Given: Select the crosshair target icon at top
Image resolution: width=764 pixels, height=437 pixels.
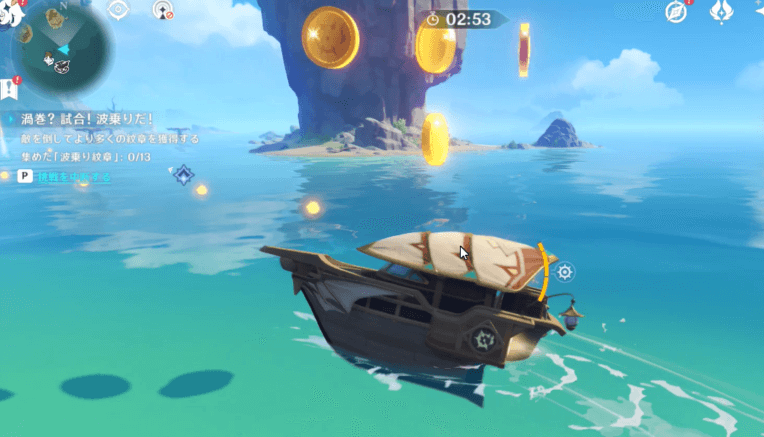Looking at the screenshot, I should tap(118, 10).
